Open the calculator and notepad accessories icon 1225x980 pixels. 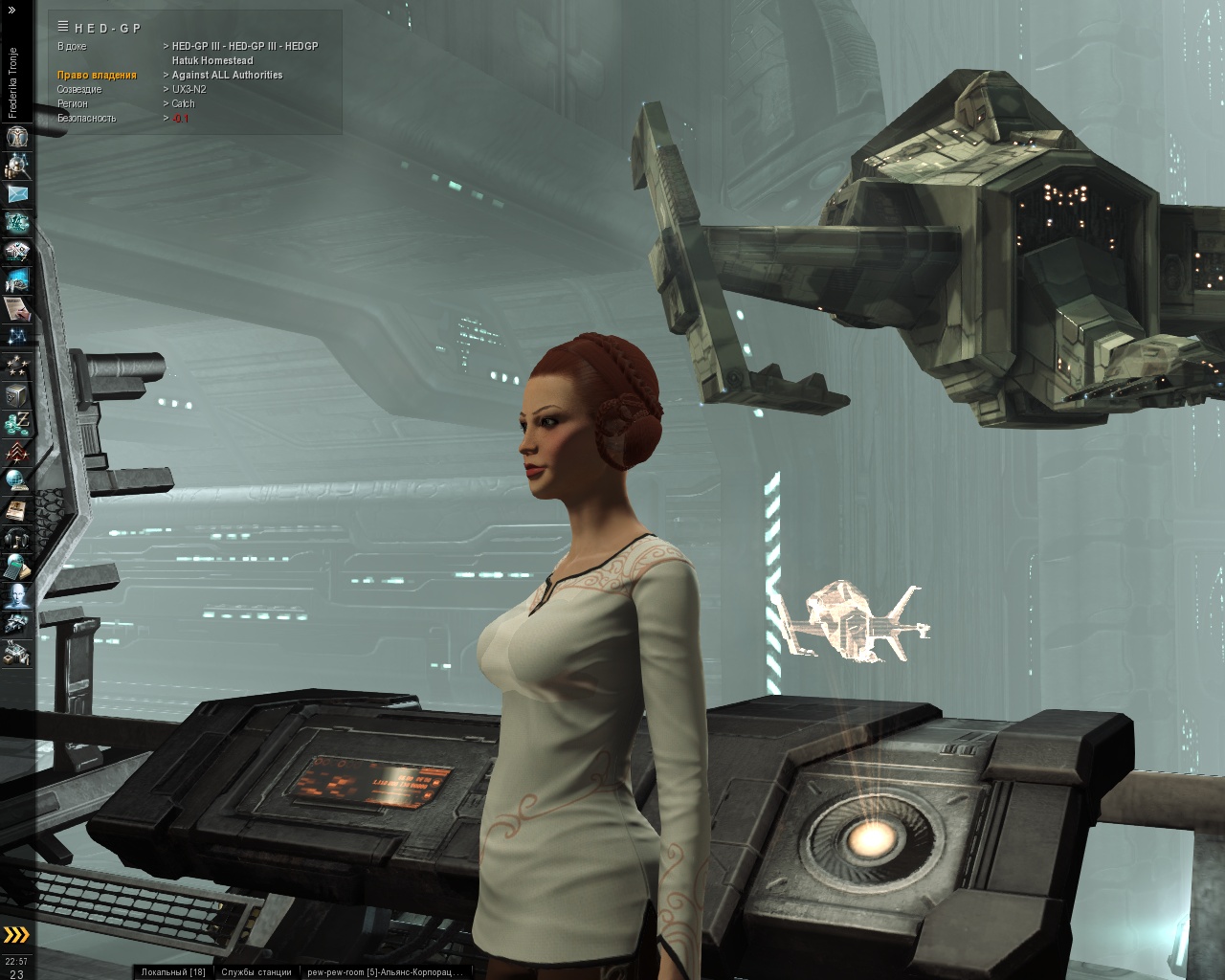(16, 567)
